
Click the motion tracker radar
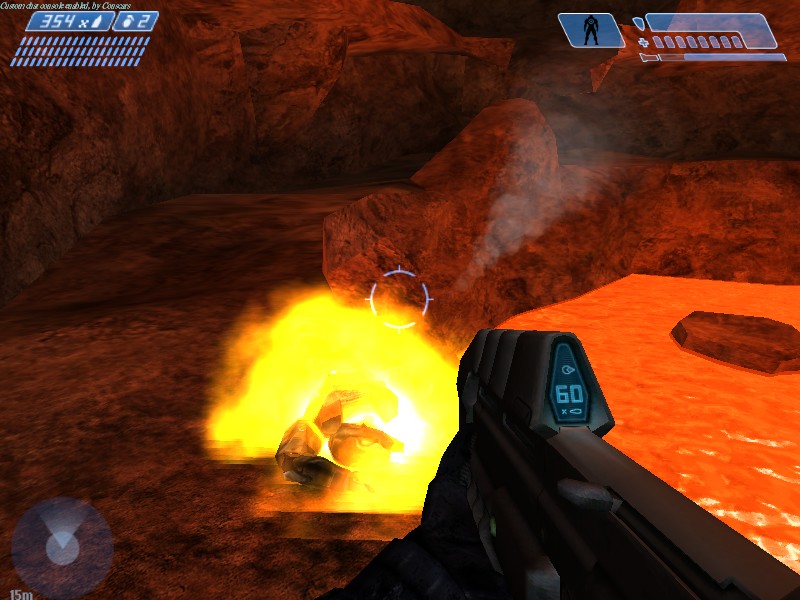tap(62, 547)
